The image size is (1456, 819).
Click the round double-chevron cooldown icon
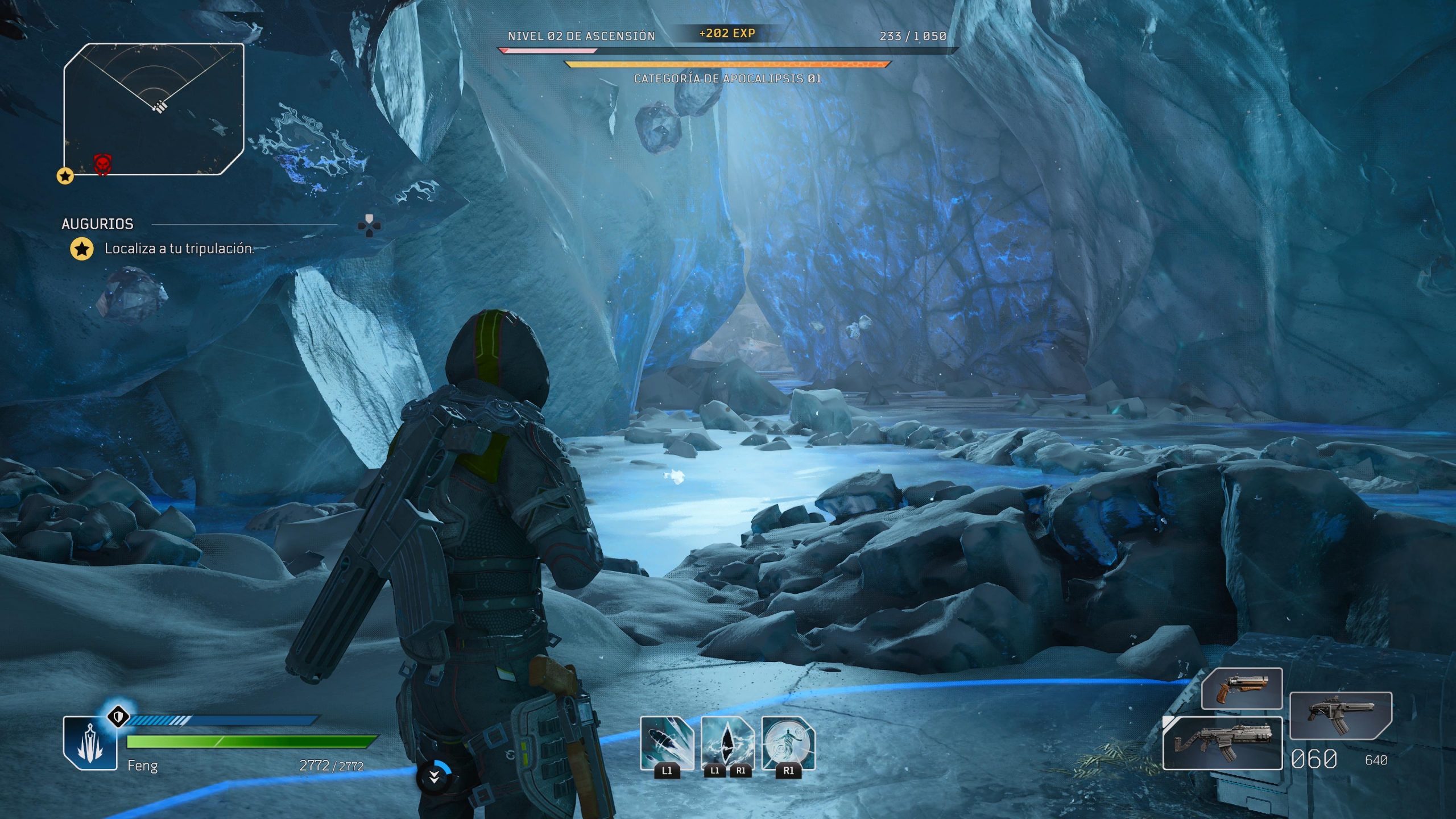click(434, 777)
